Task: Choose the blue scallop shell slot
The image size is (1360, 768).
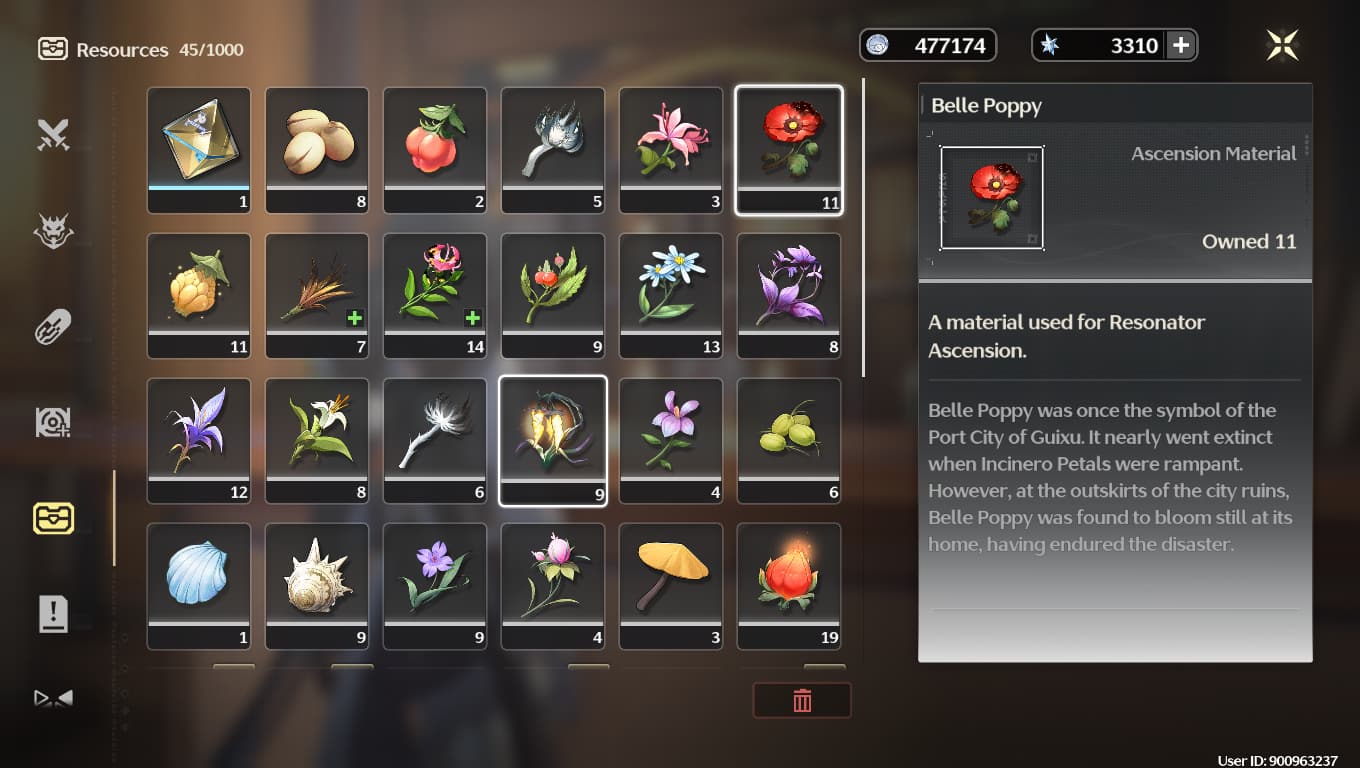Action: pyautogui.click(x=199, y=586)
